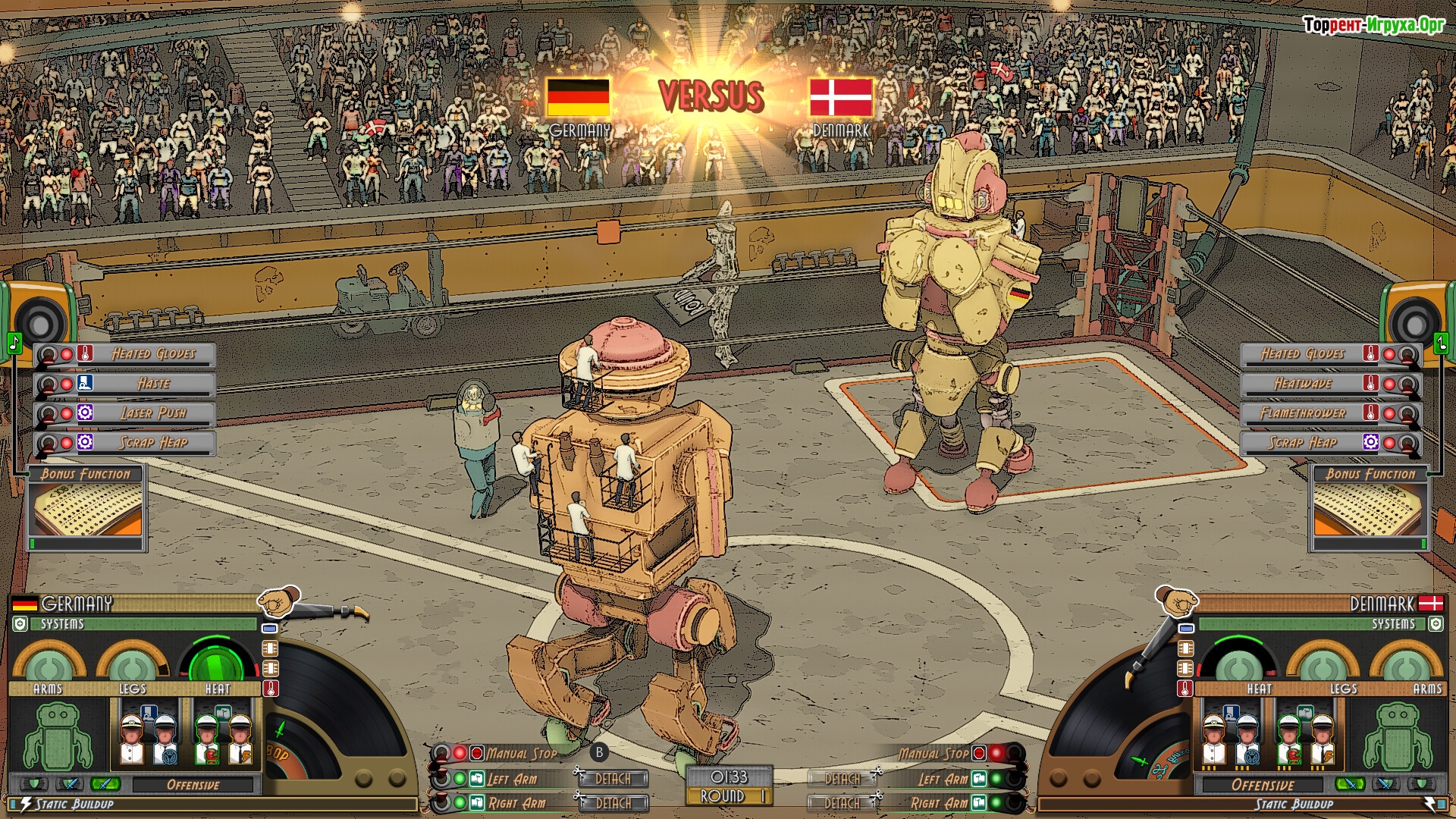Detach Germany's Right Arm
The height and width of the screenshot is (819, 1456).
click(613, 803)
